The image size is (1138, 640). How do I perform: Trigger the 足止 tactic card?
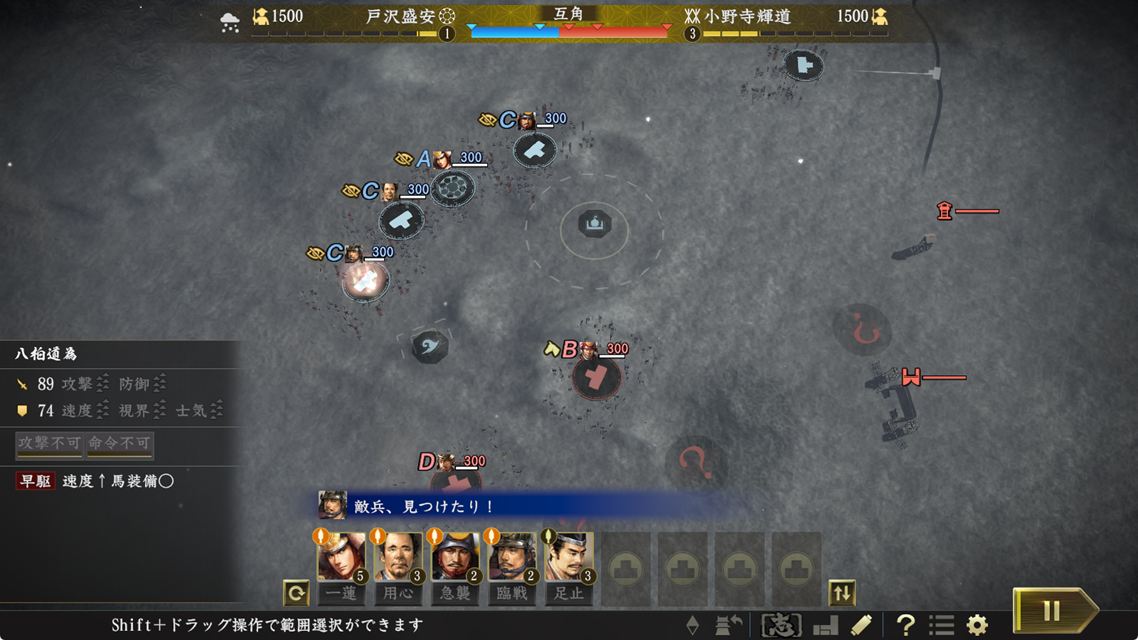coord(569,558)
